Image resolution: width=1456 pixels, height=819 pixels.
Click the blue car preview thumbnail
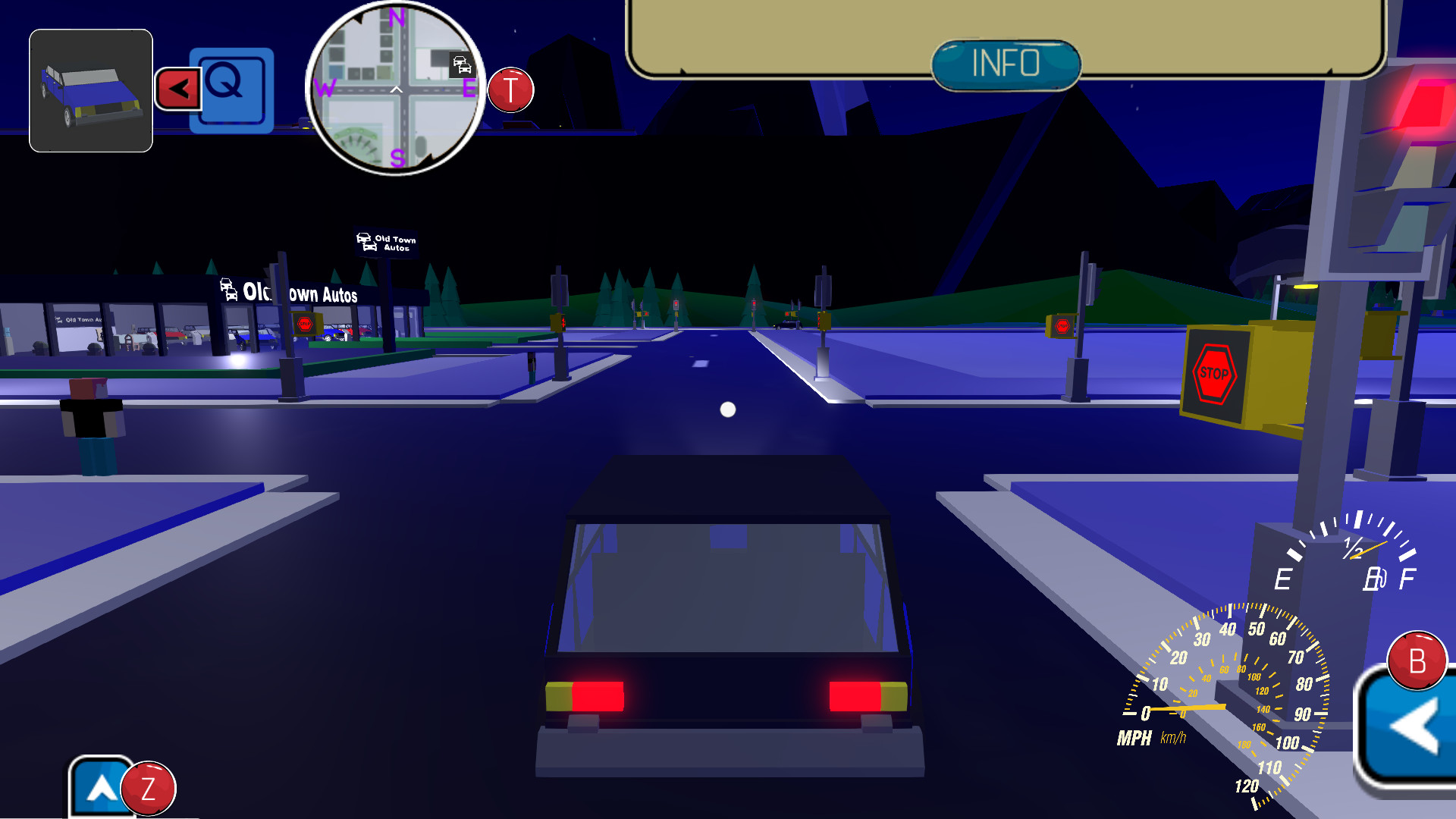(90, 89)
